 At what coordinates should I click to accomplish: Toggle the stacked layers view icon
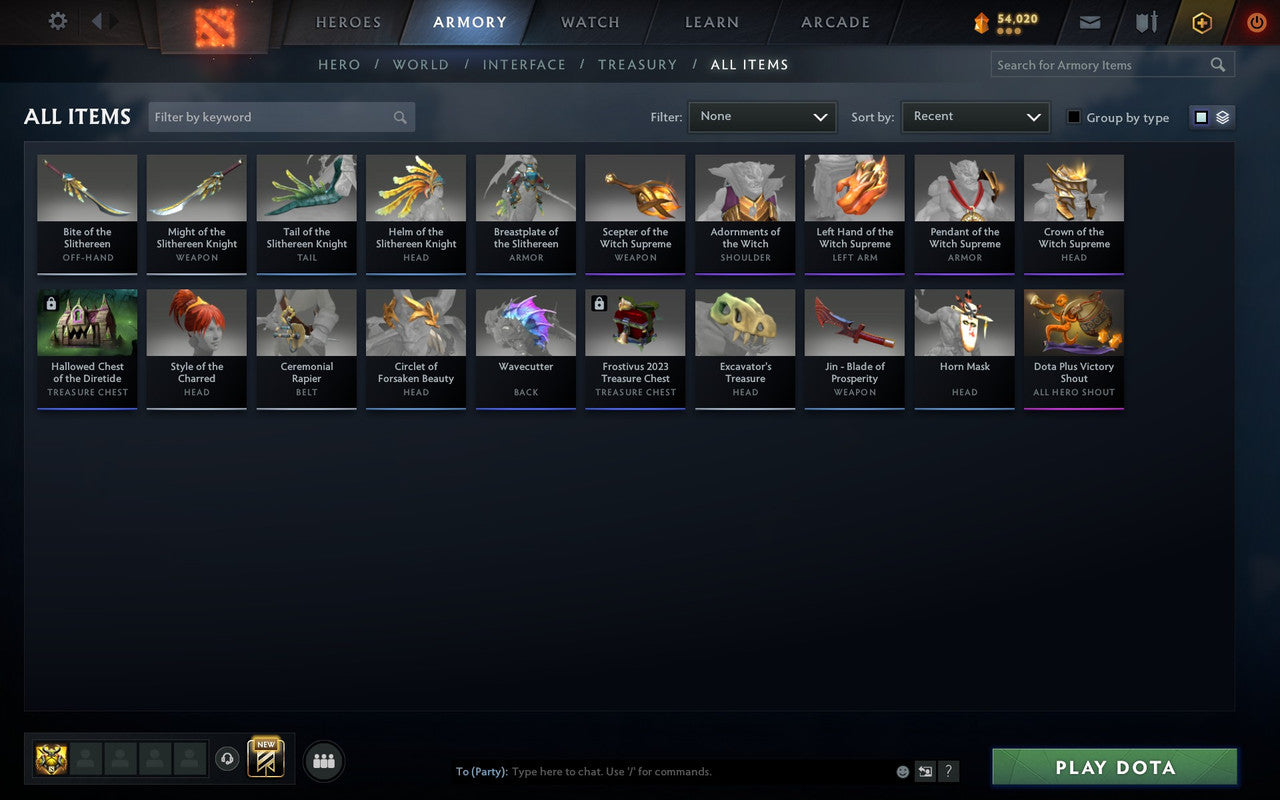[1222, 116]
